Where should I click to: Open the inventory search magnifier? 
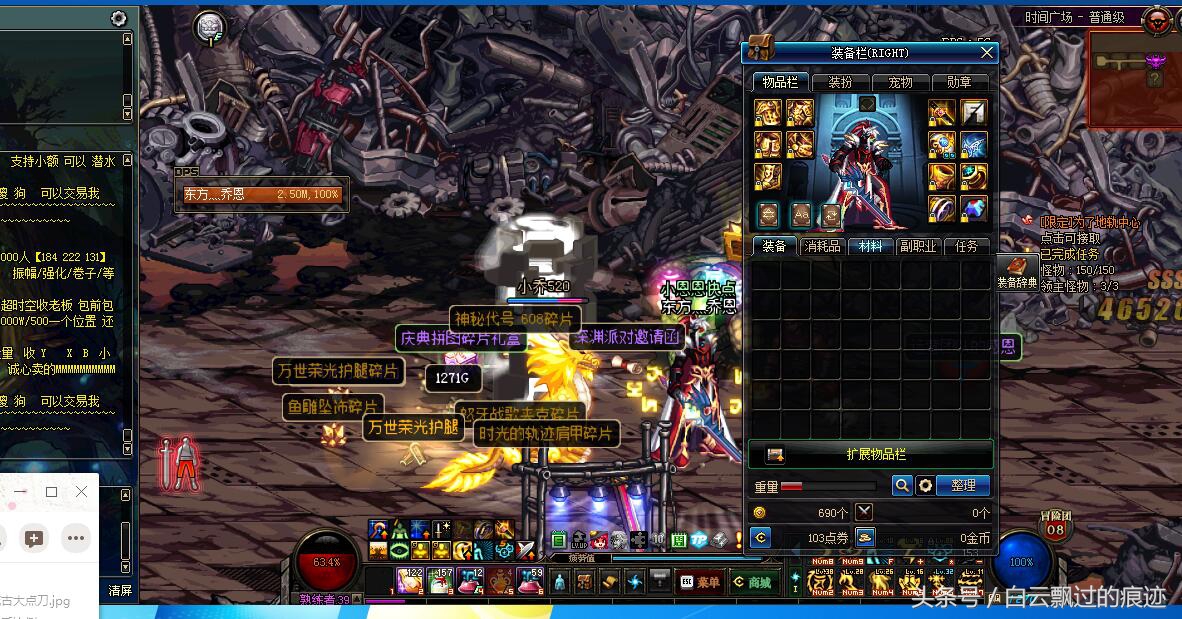coord(902,485)
